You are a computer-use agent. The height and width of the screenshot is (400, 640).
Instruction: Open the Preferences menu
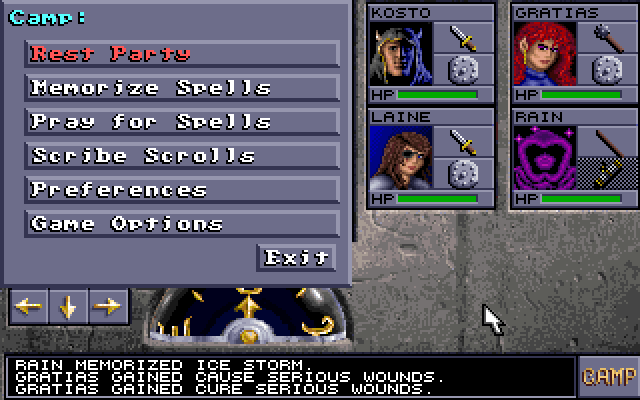coord(182,190)
